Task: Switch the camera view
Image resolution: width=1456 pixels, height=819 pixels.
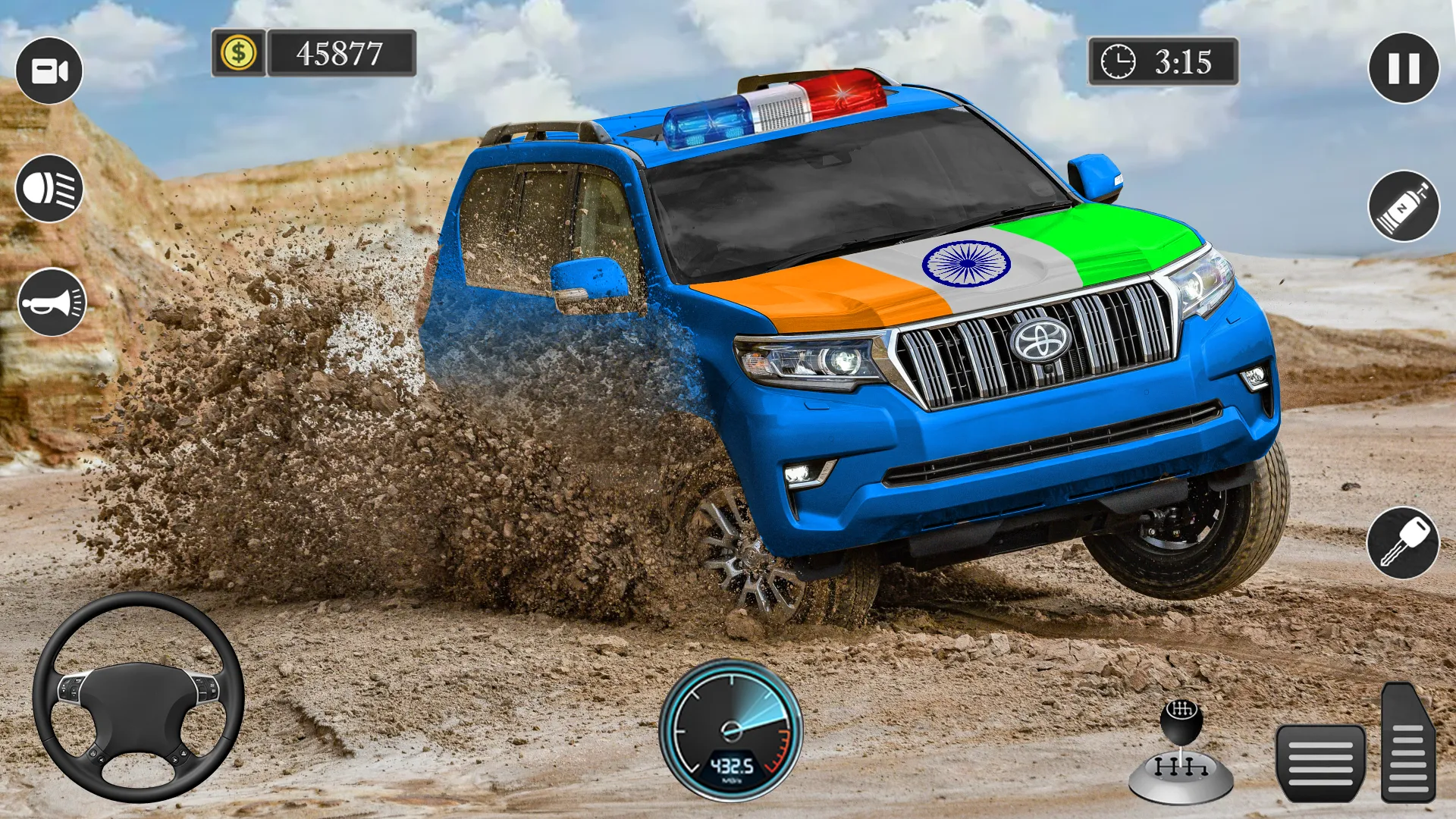Action: click(x=49, y=71)
